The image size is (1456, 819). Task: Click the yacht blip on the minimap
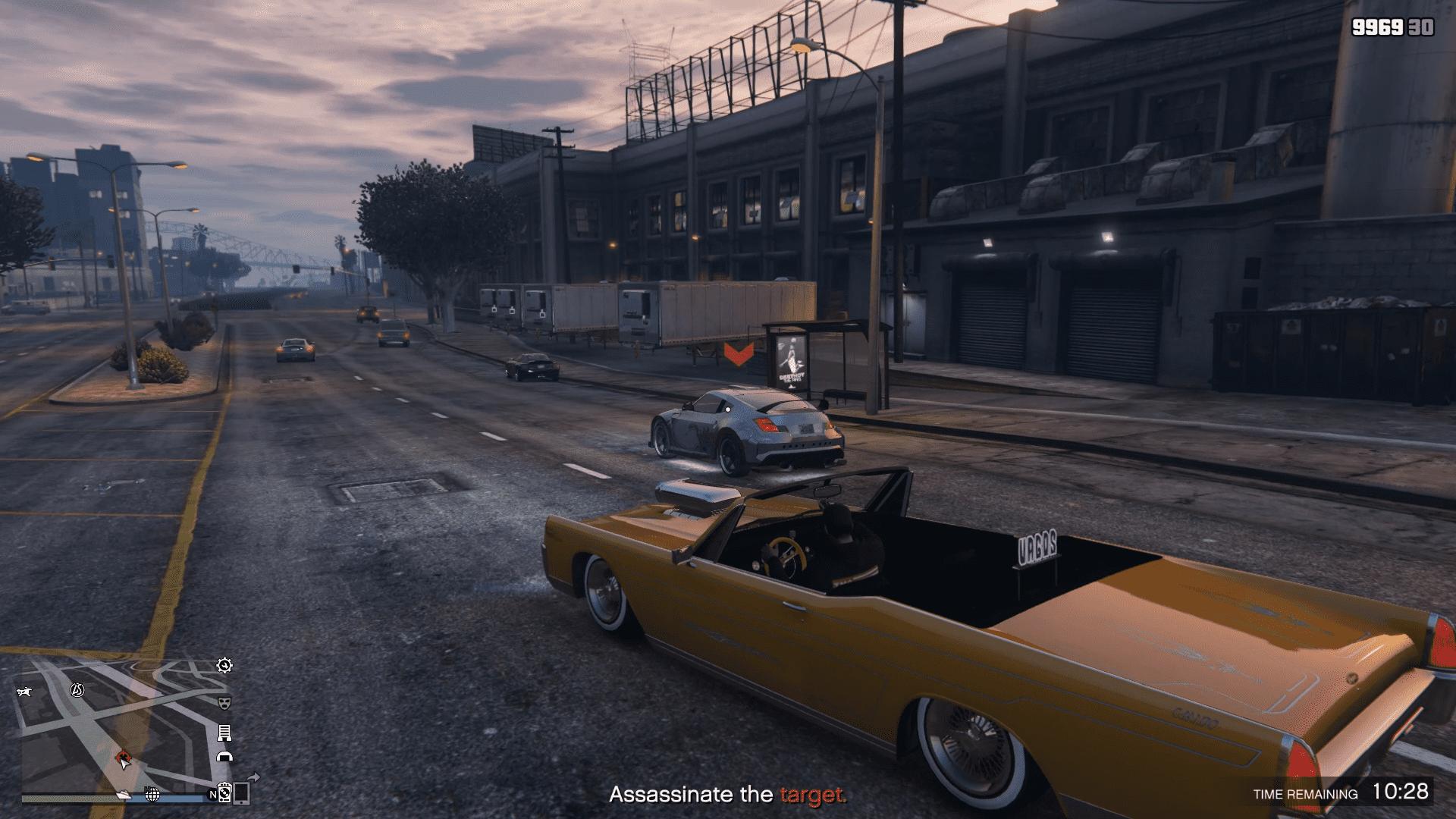pyautogui.click(x=124, y=794)
